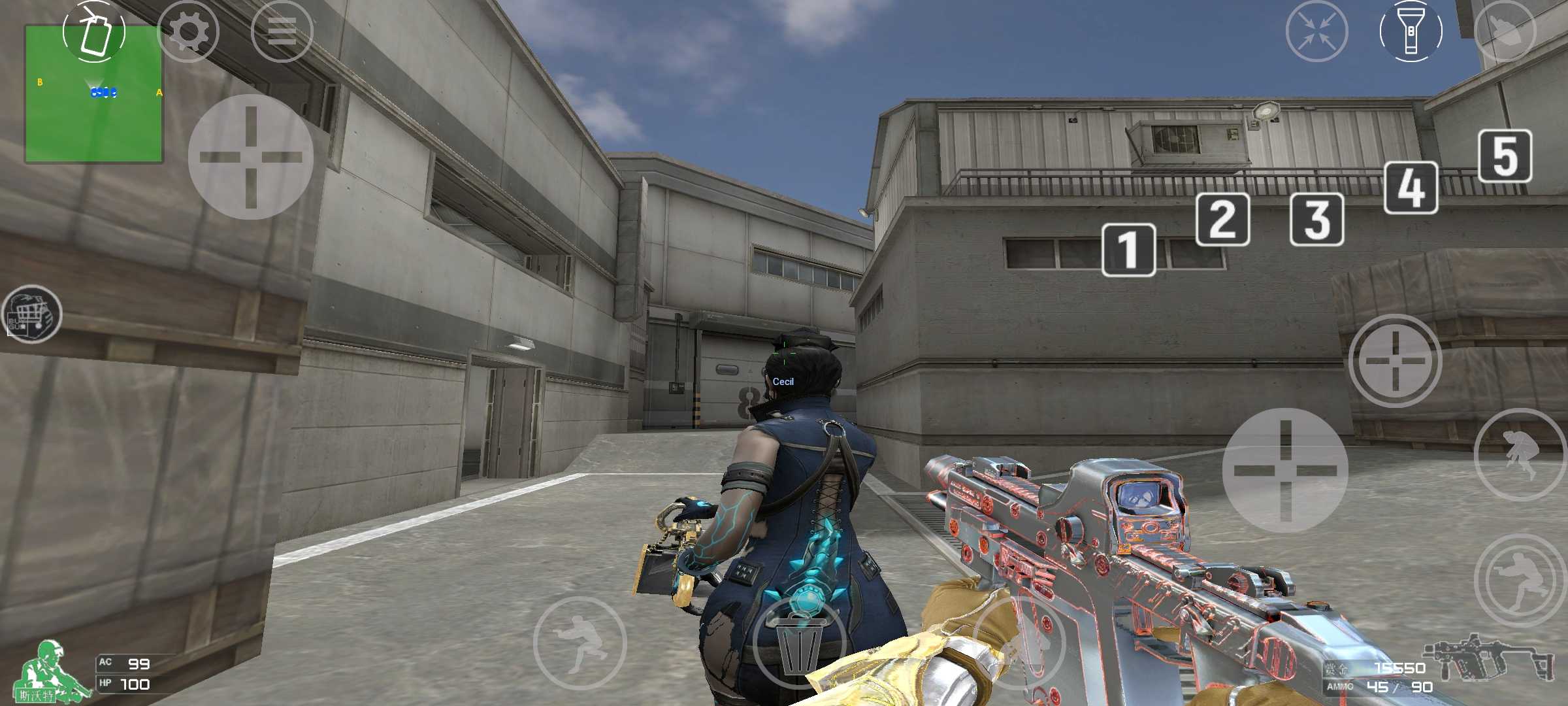Drop weapon with the trash can button
1568x706 pixels.
(x=799, y=644)
